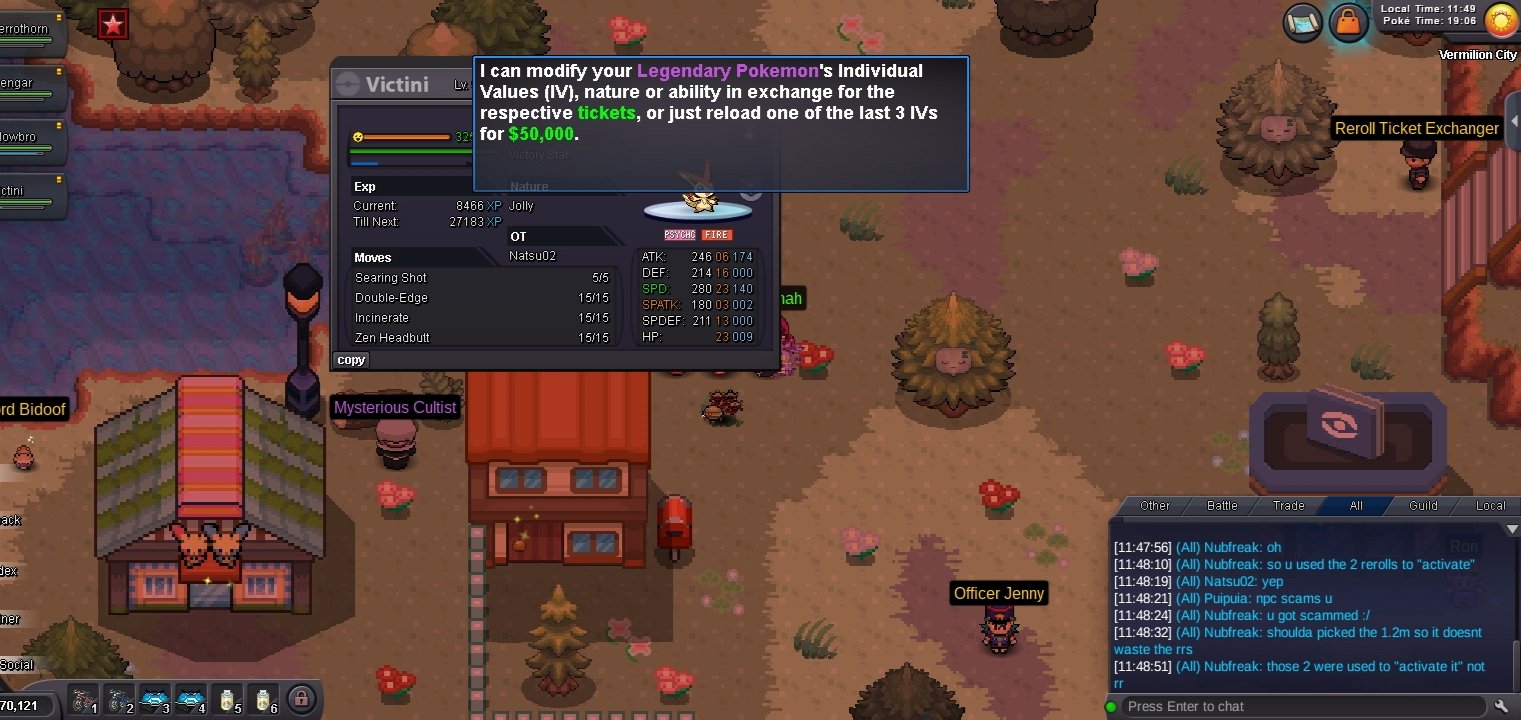Screen dimensions: 1521x720
Task: Switch to the Local chat tab
Action: pos(1490,506)
